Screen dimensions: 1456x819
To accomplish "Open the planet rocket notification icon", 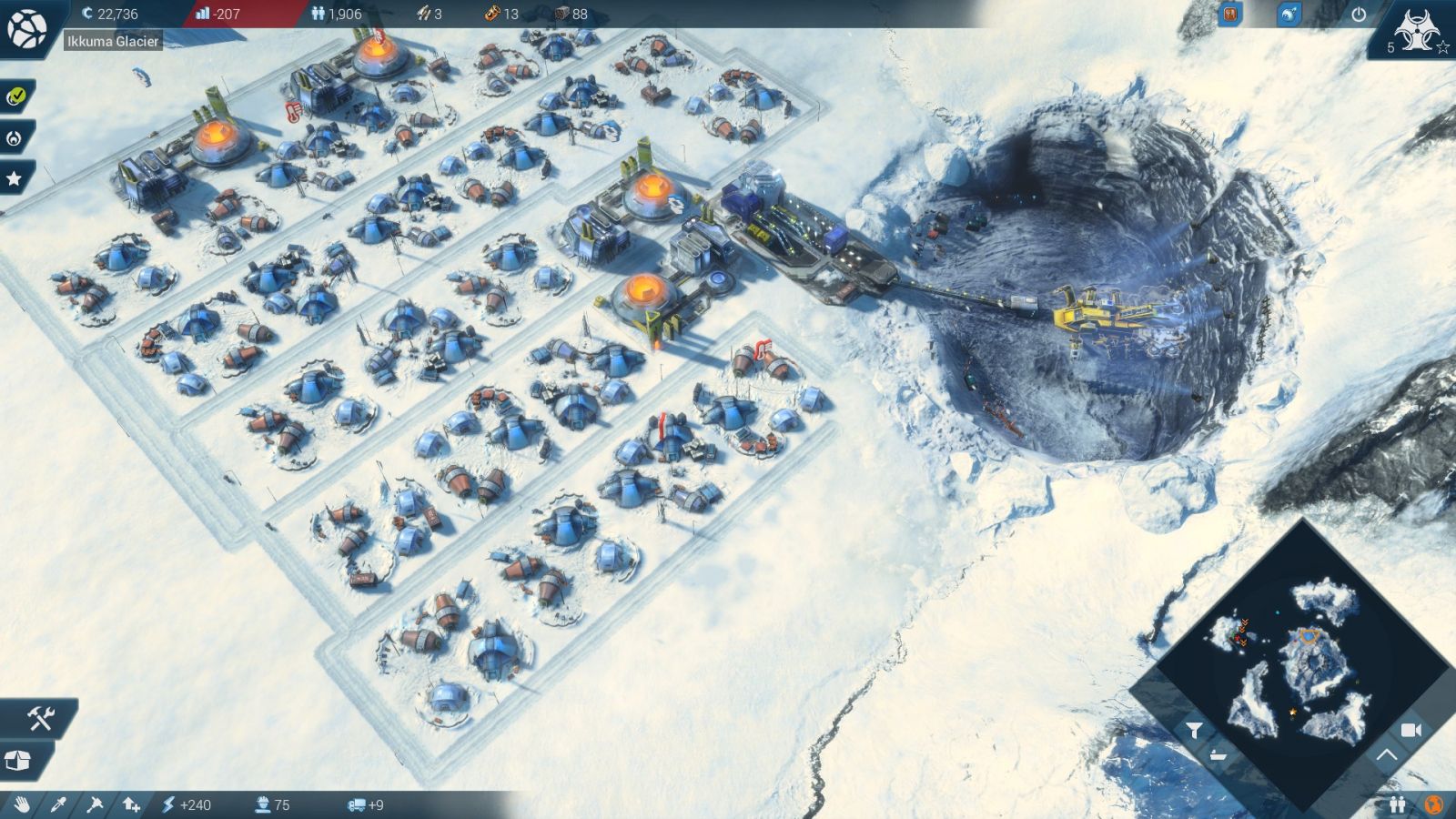I will [1289, 15].
